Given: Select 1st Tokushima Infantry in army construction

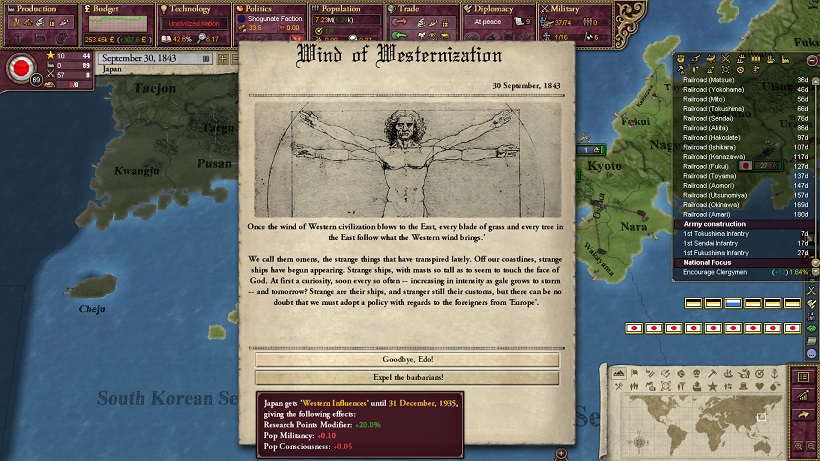Looking at the screenshot, I should (722, 232).
